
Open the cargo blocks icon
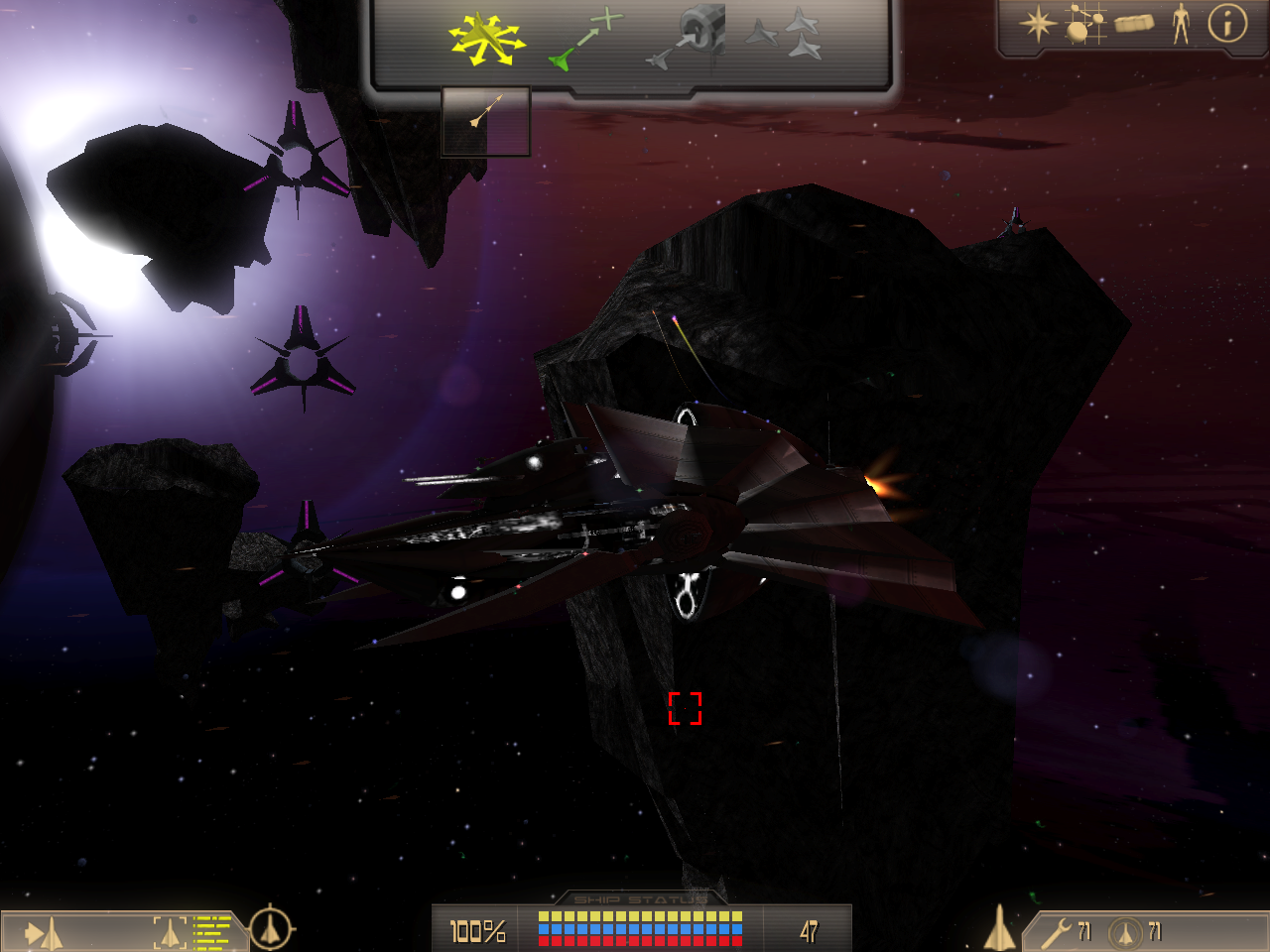pyautogui.click(x=1134, y=23)
